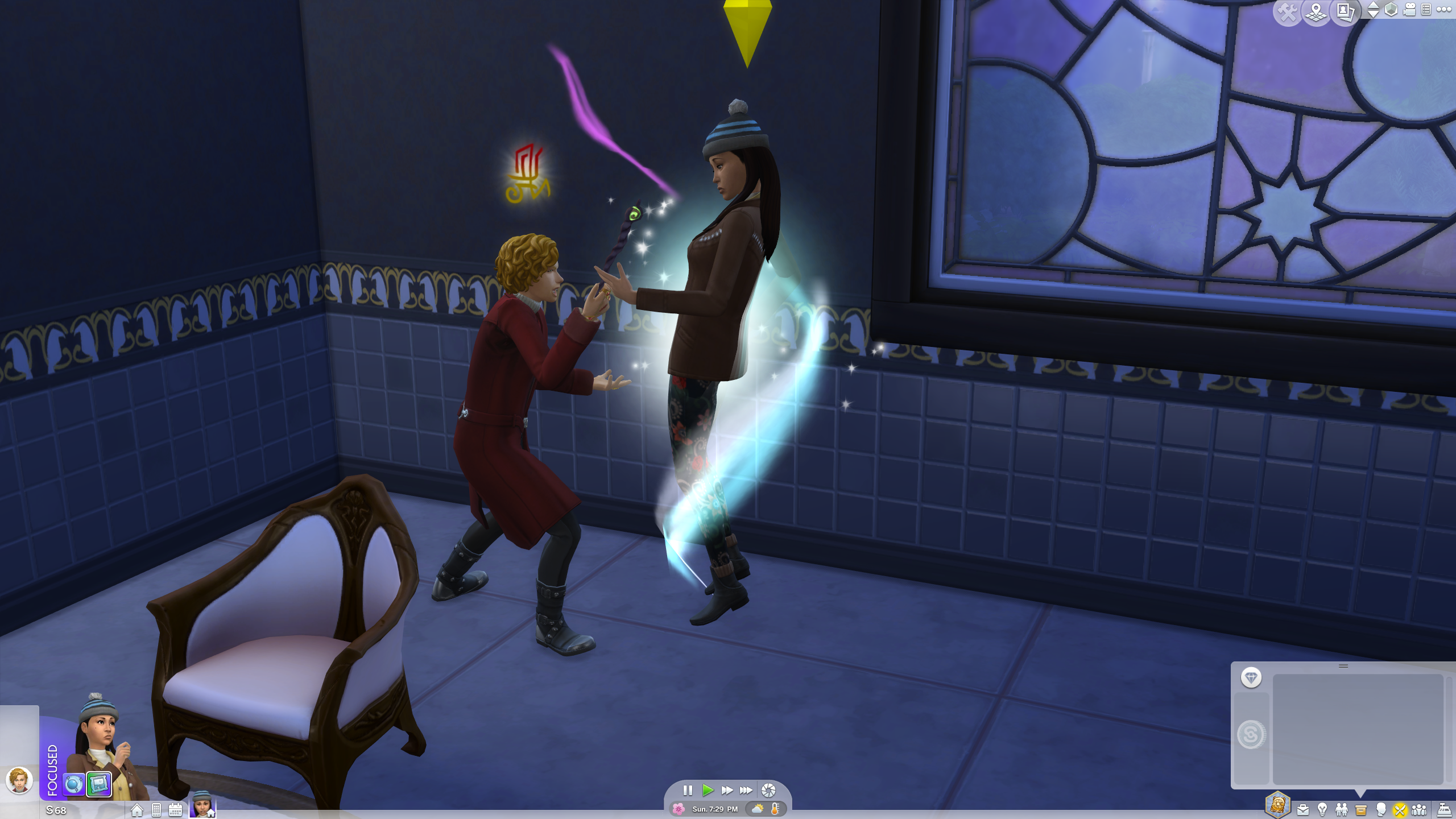Open the Map View icon
The width and height of the screenshot is (1456, 819).
pyautogui.click(x=1317, y=10)
